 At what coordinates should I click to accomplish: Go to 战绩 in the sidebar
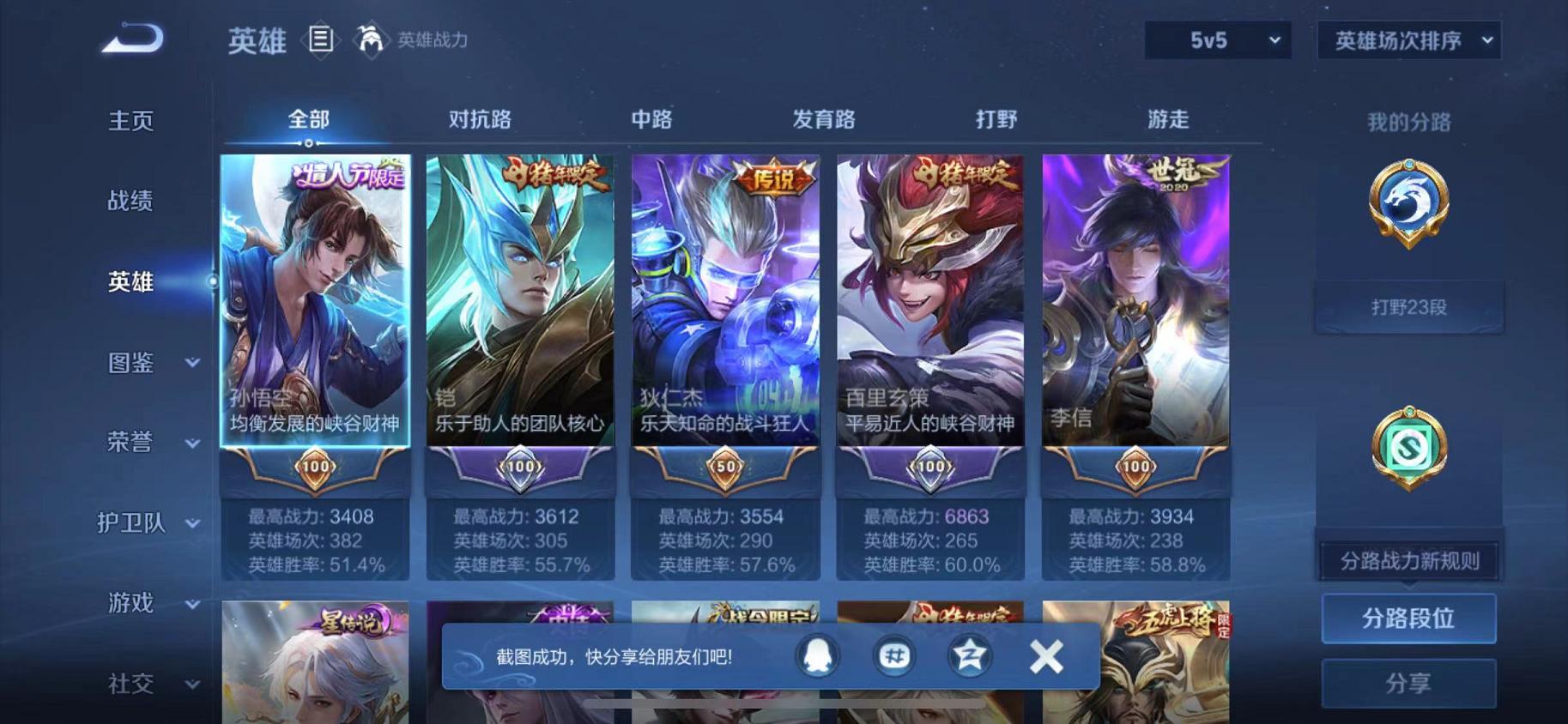click(129, 202)
